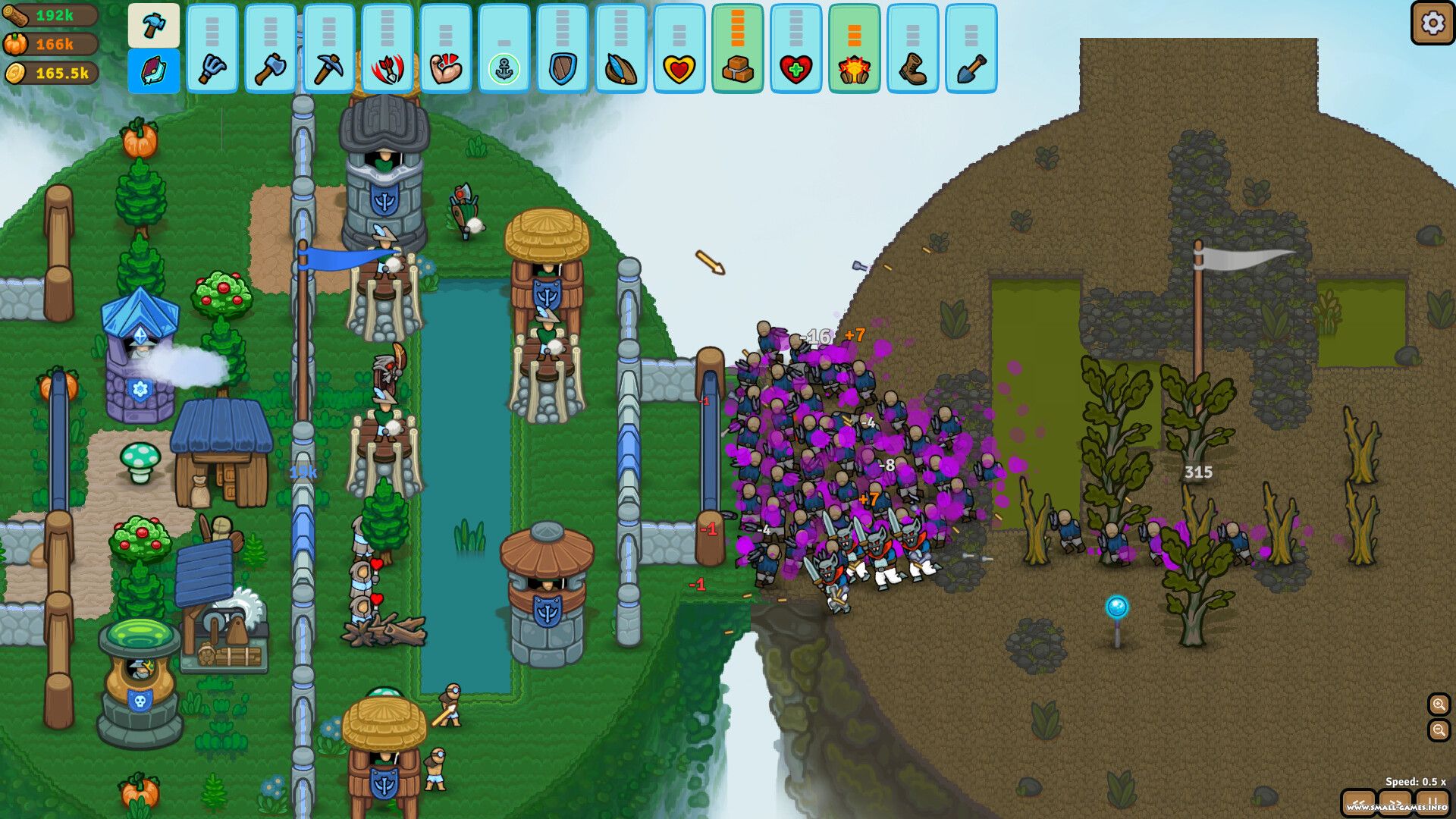Screen dimensions: 1456x819
Task: Select the spellbook upgrades tab
Action: 153,71
